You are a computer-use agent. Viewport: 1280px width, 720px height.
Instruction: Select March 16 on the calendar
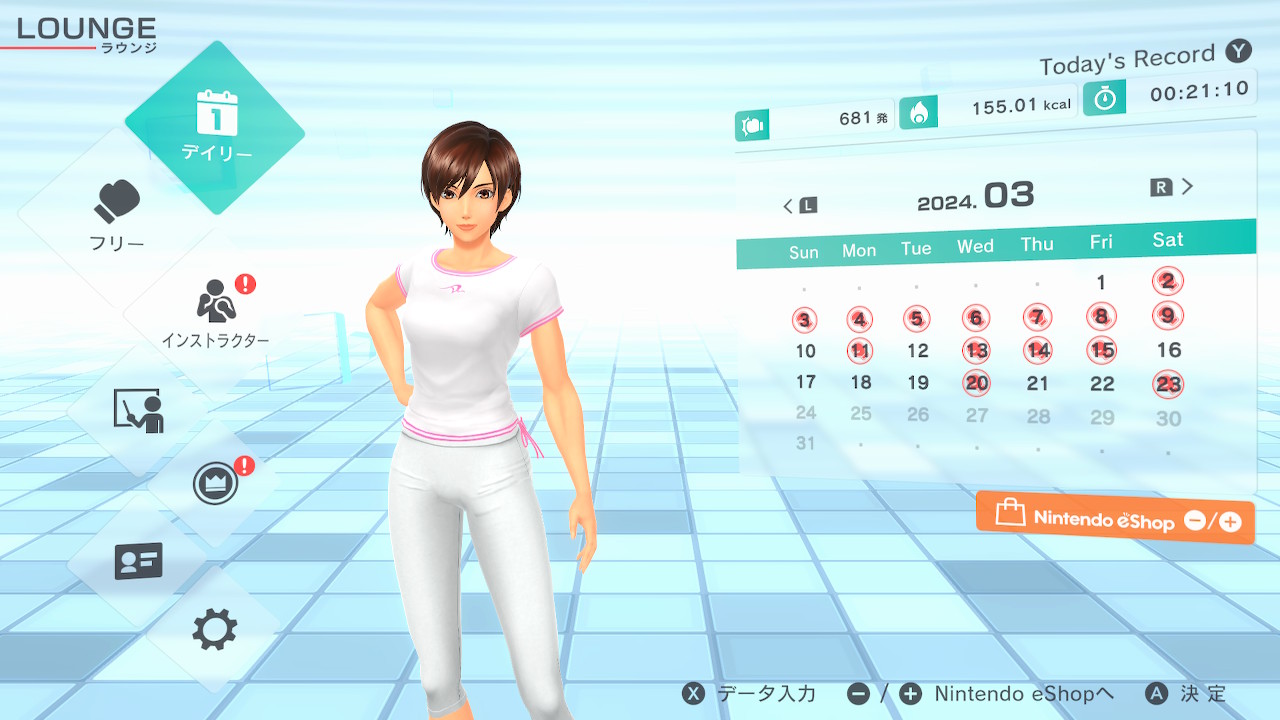pos(1168,350)
